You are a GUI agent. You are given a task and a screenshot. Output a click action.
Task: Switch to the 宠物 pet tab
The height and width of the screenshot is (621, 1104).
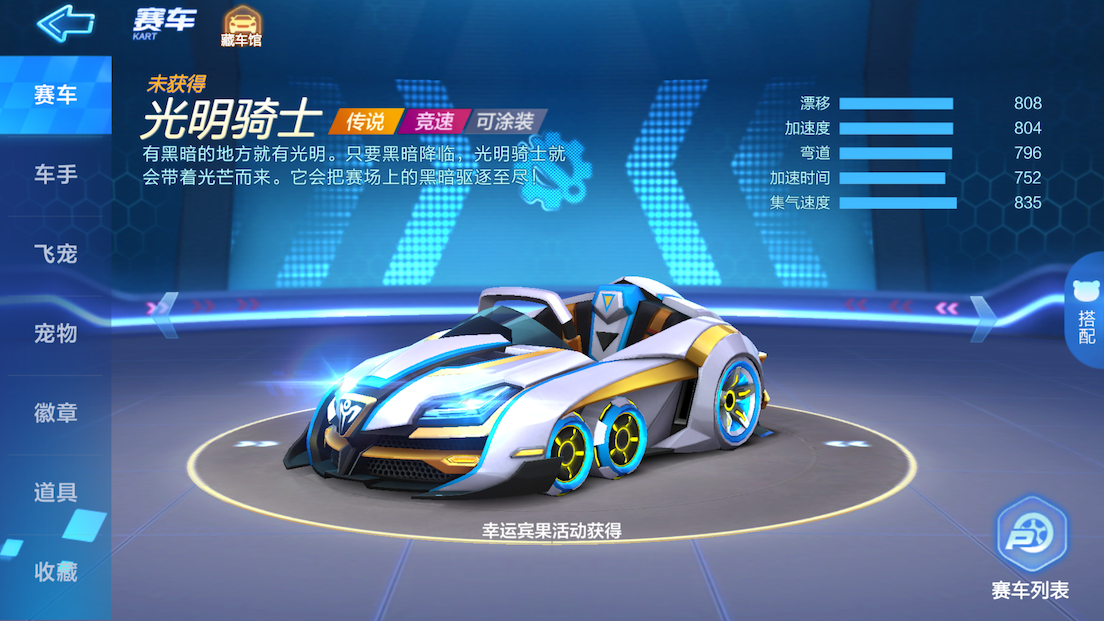point(56,333)
